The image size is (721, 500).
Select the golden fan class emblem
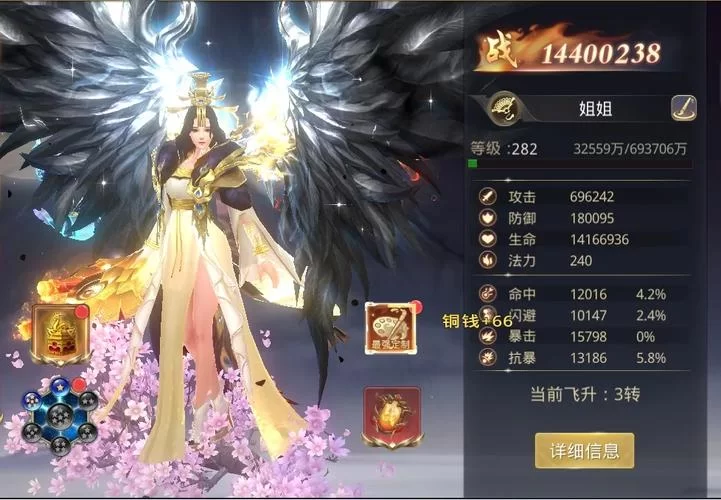click(503, 108)
